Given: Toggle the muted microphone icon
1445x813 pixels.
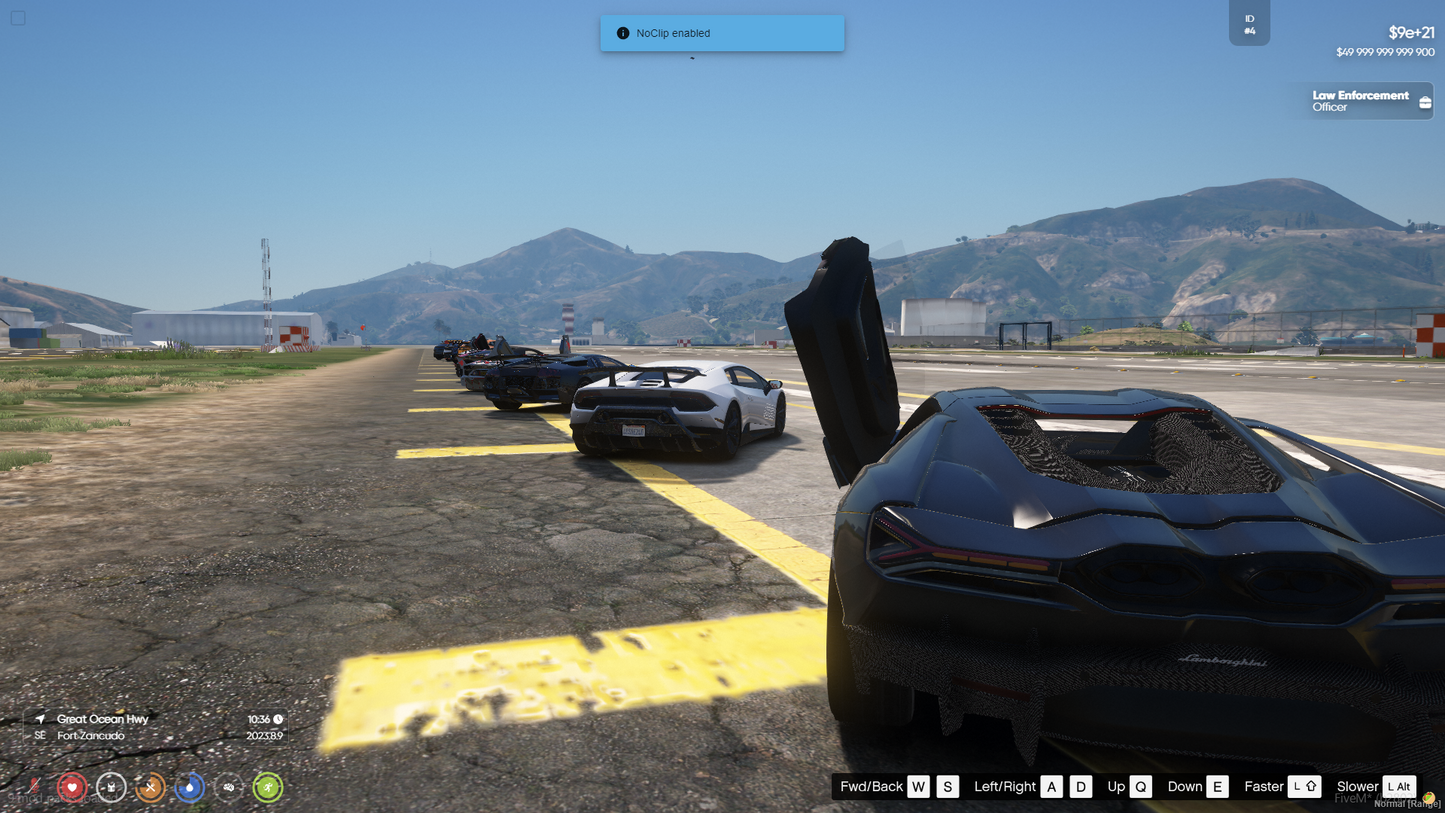Looking at the screenshot, I should pyautogui.click(x=33, y=788).
